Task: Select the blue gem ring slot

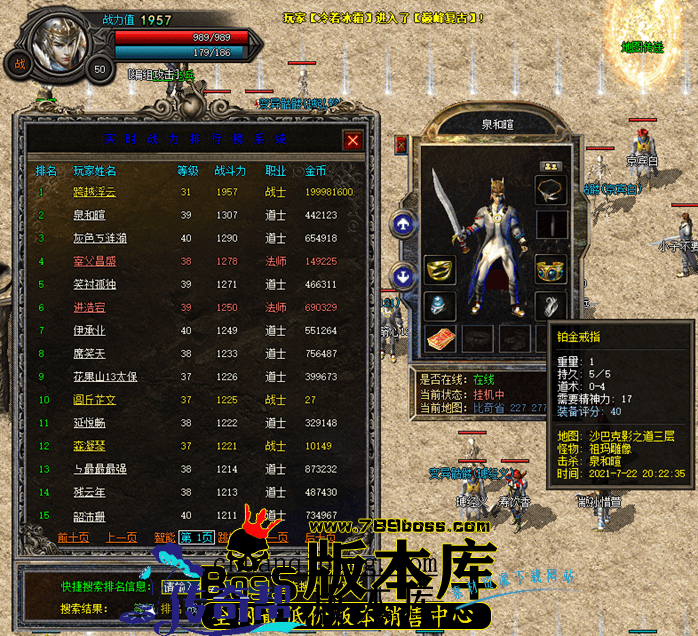Action: (x=440, y=305)
